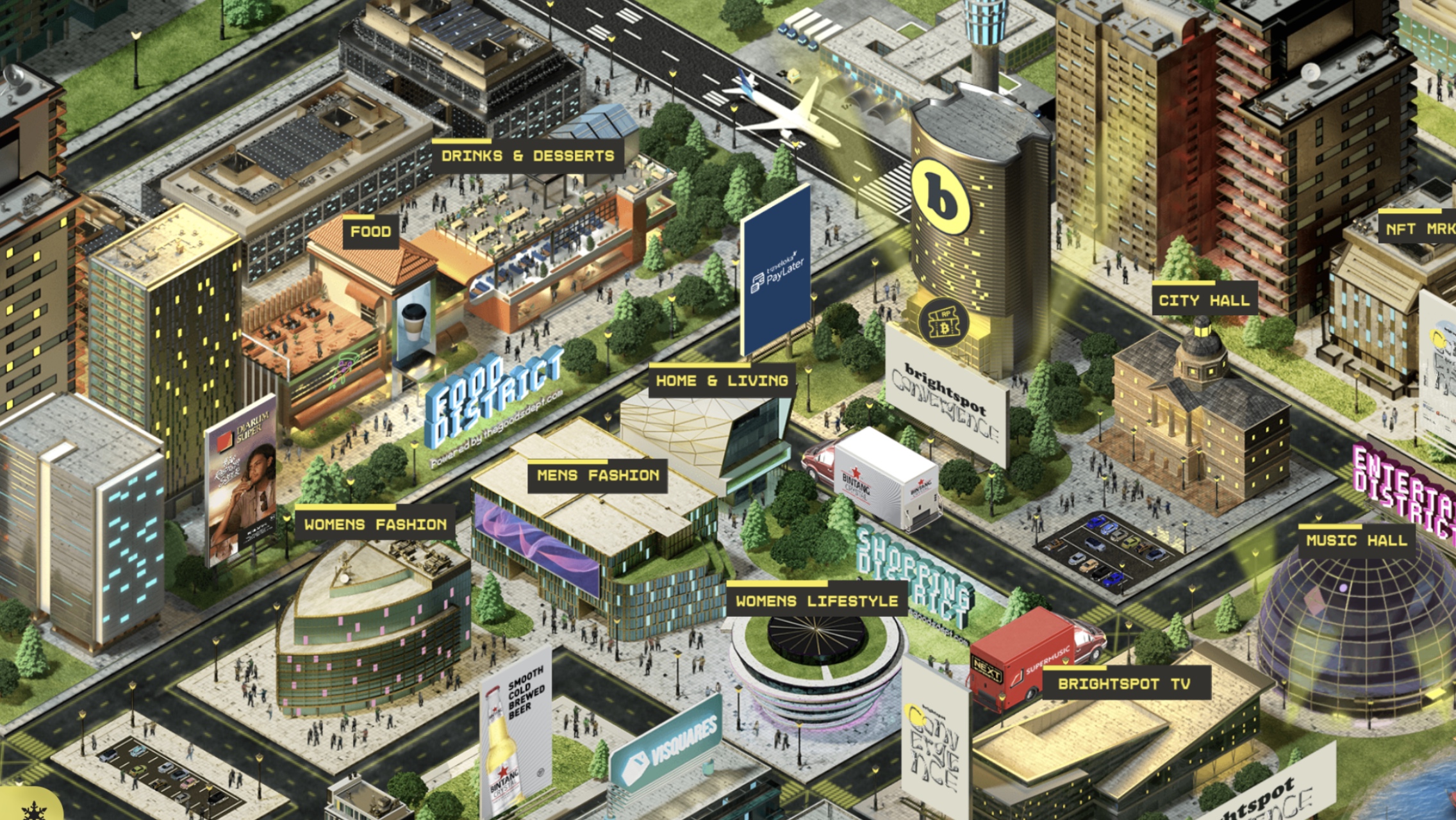Open the partially visible NFT market label

click(x=1419, y=229)
